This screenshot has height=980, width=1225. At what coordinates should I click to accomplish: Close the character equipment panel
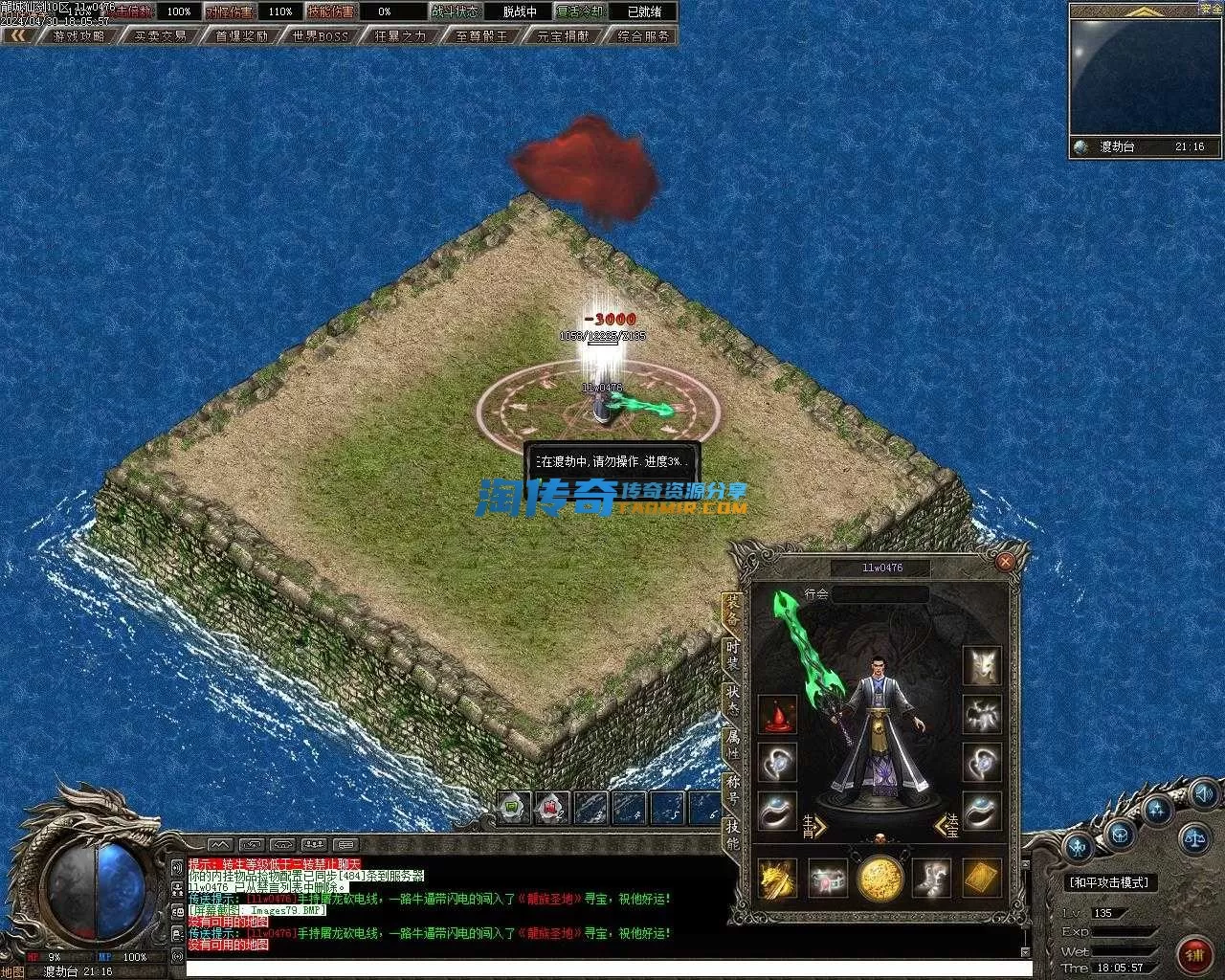coord(1005,562)
